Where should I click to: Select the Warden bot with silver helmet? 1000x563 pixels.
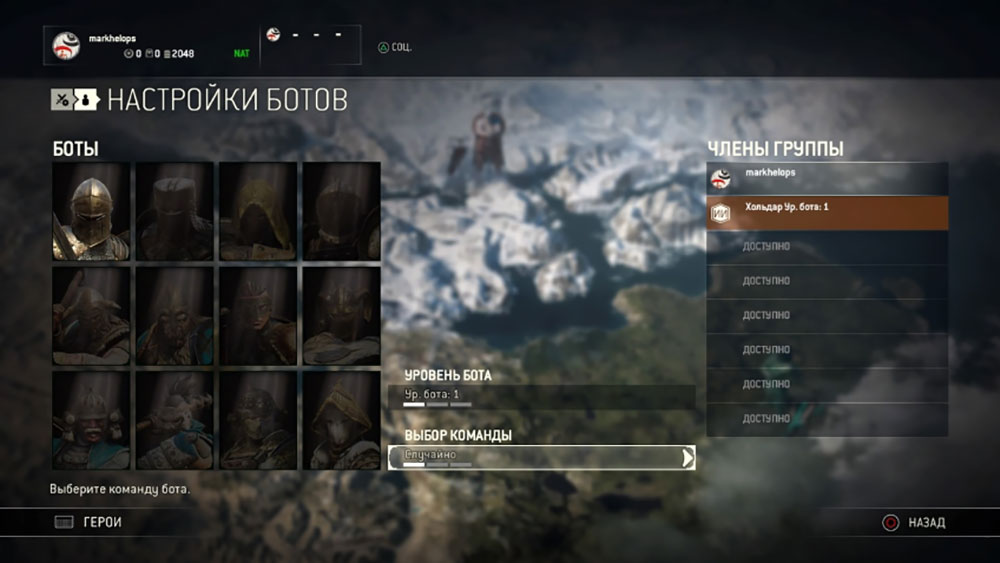[91, 211]
